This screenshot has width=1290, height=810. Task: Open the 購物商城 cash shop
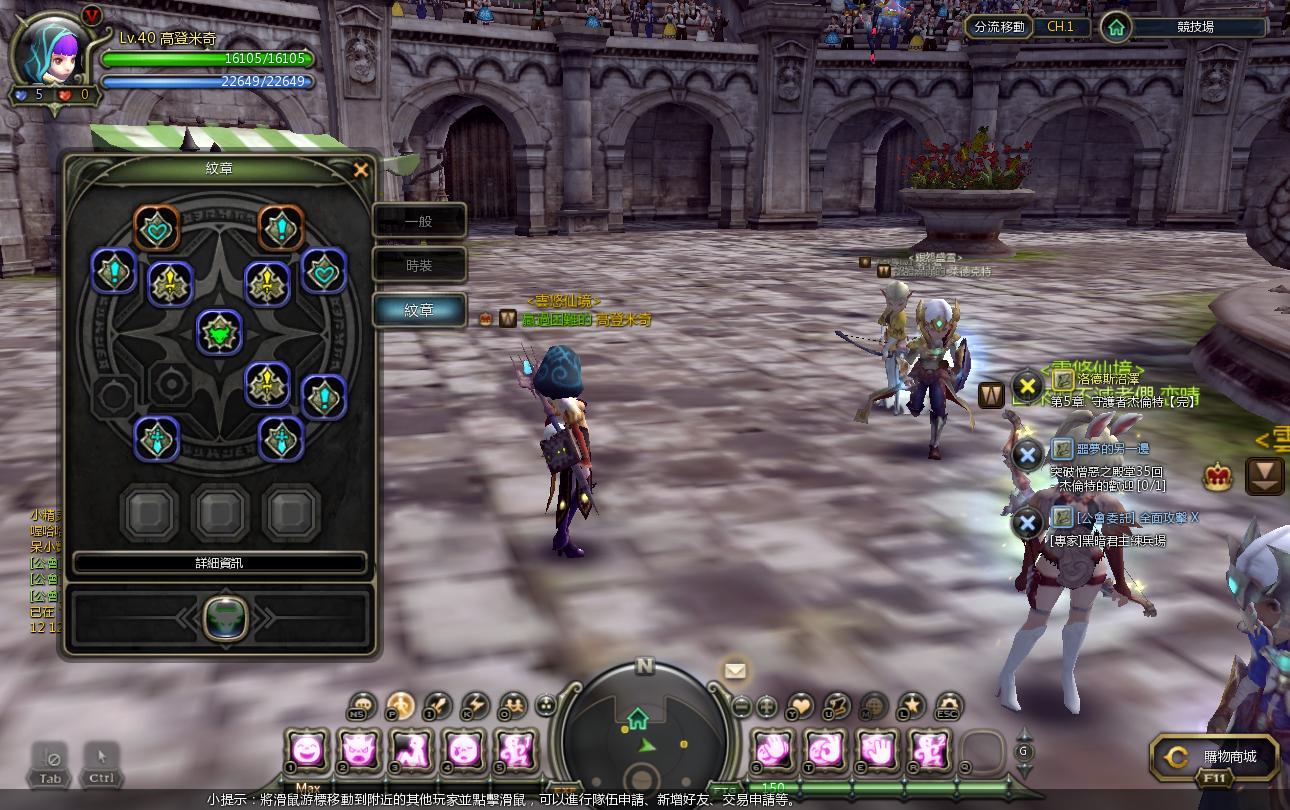point(1214,757)
